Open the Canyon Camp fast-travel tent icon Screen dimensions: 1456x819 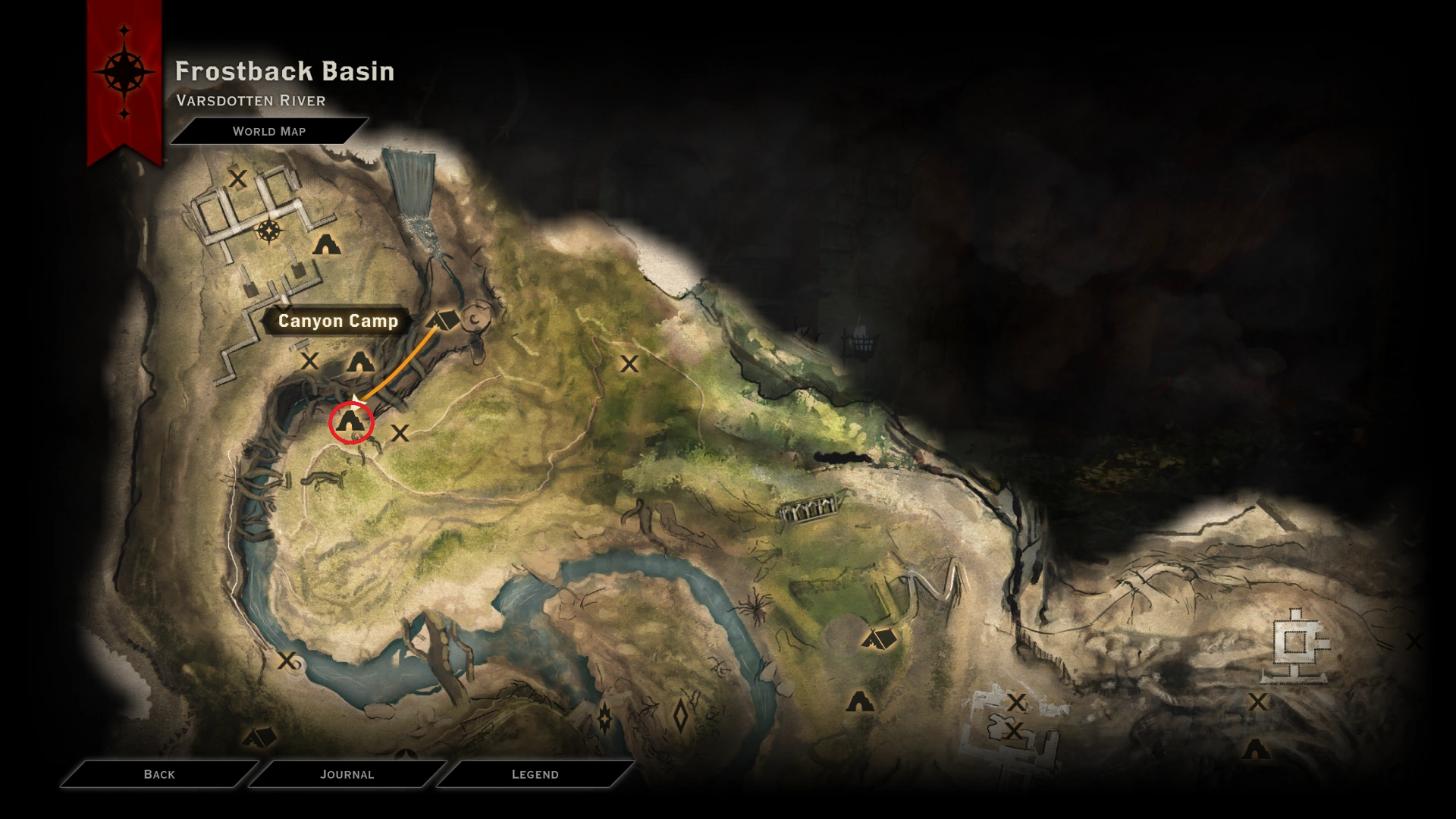(442, 319)
